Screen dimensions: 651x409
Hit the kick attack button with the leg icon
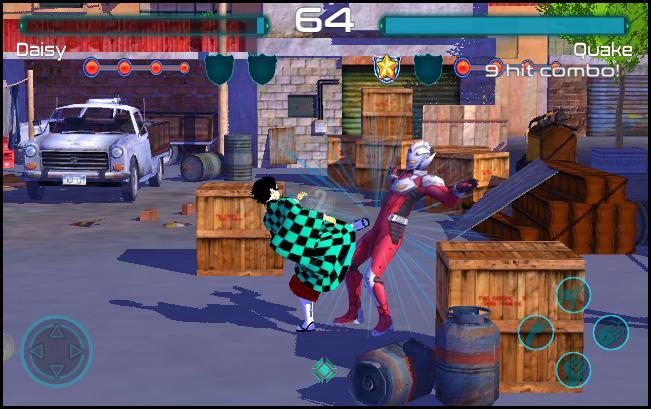[x=537, y=332]
